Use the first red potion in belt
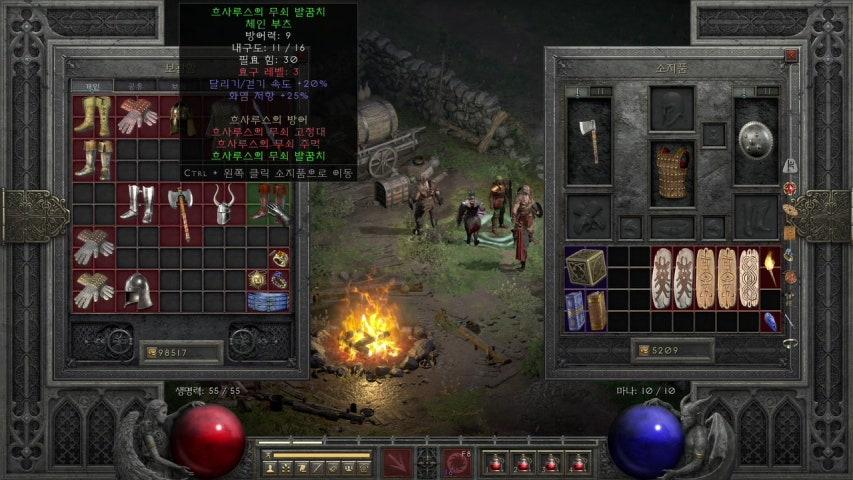Image resolution: width=853 pixels, height=480 pixels. [494, 463]
